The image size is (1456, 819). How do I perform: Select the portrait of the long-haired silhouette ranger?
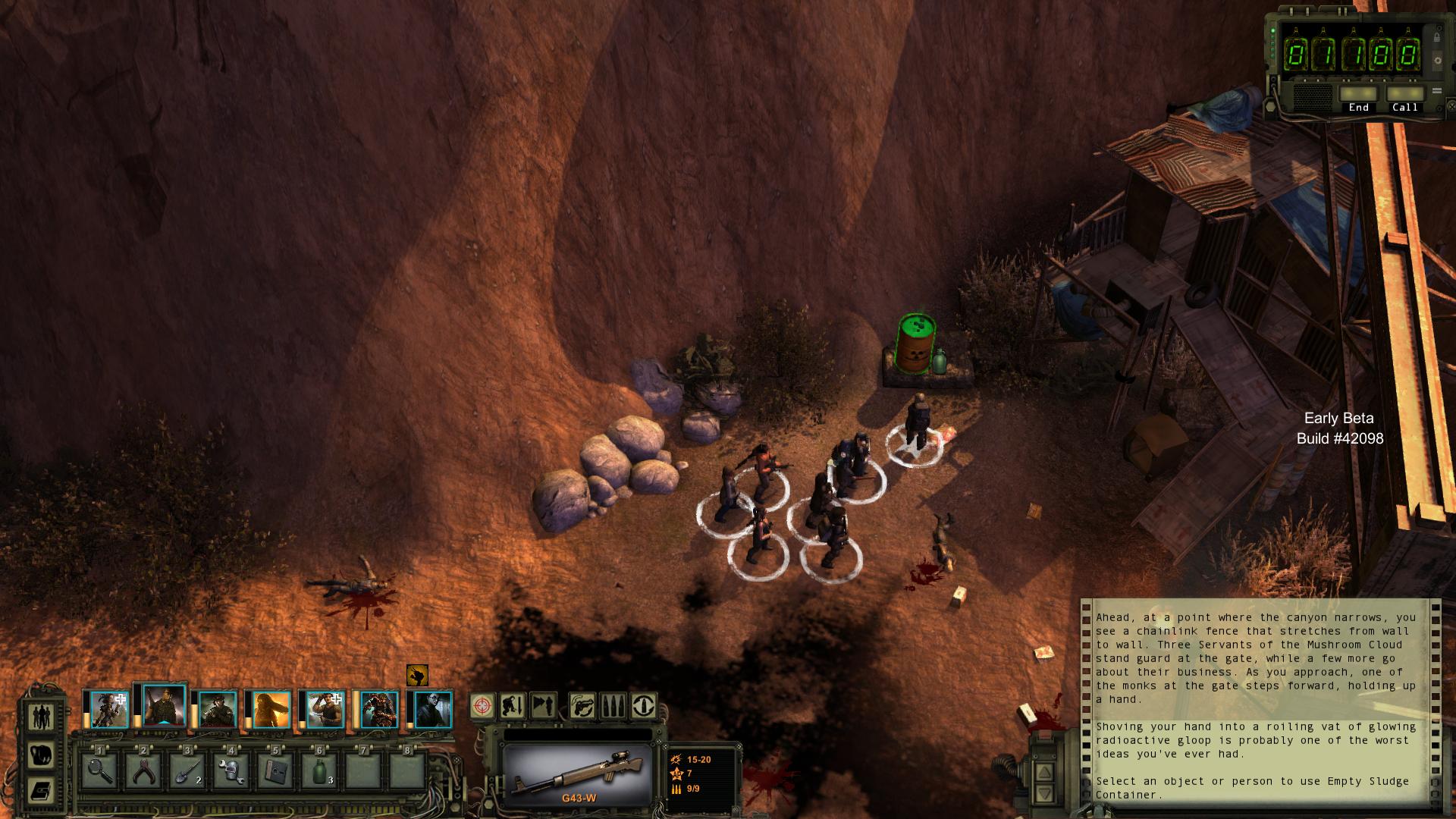tap(271, 710)
